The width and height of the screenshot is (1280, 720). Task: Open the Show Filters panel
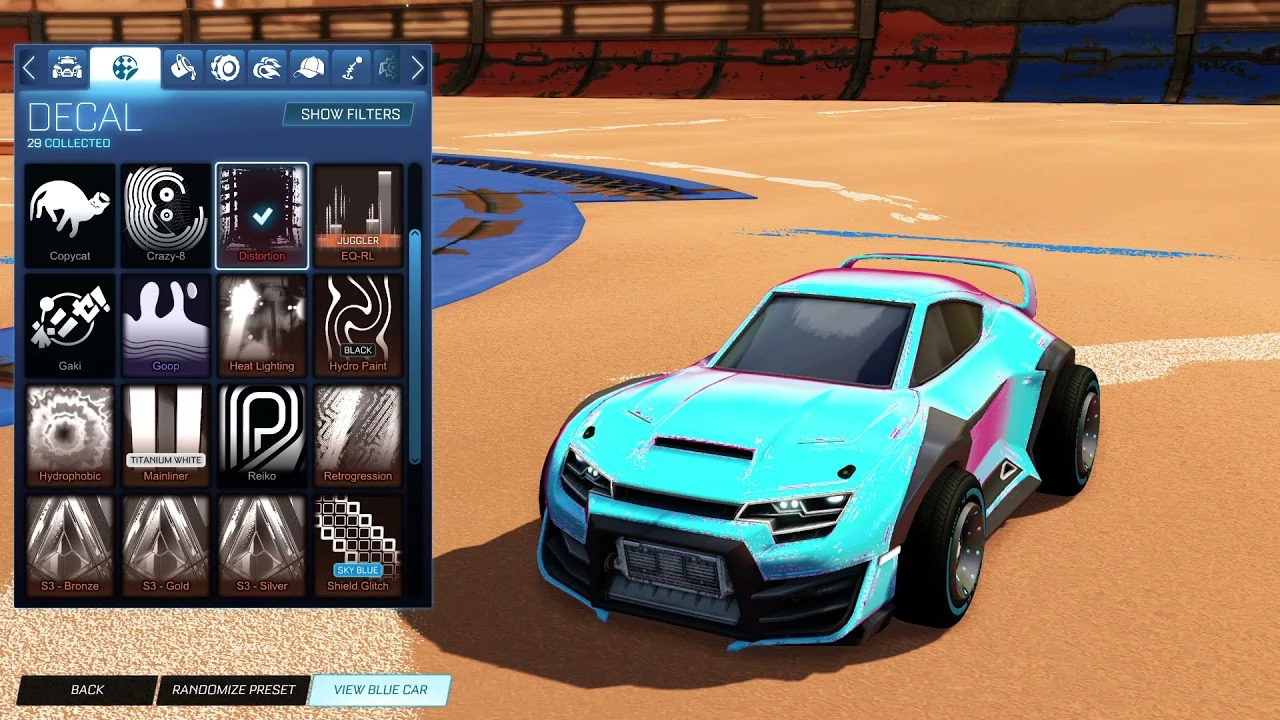[x=347, y=114]
